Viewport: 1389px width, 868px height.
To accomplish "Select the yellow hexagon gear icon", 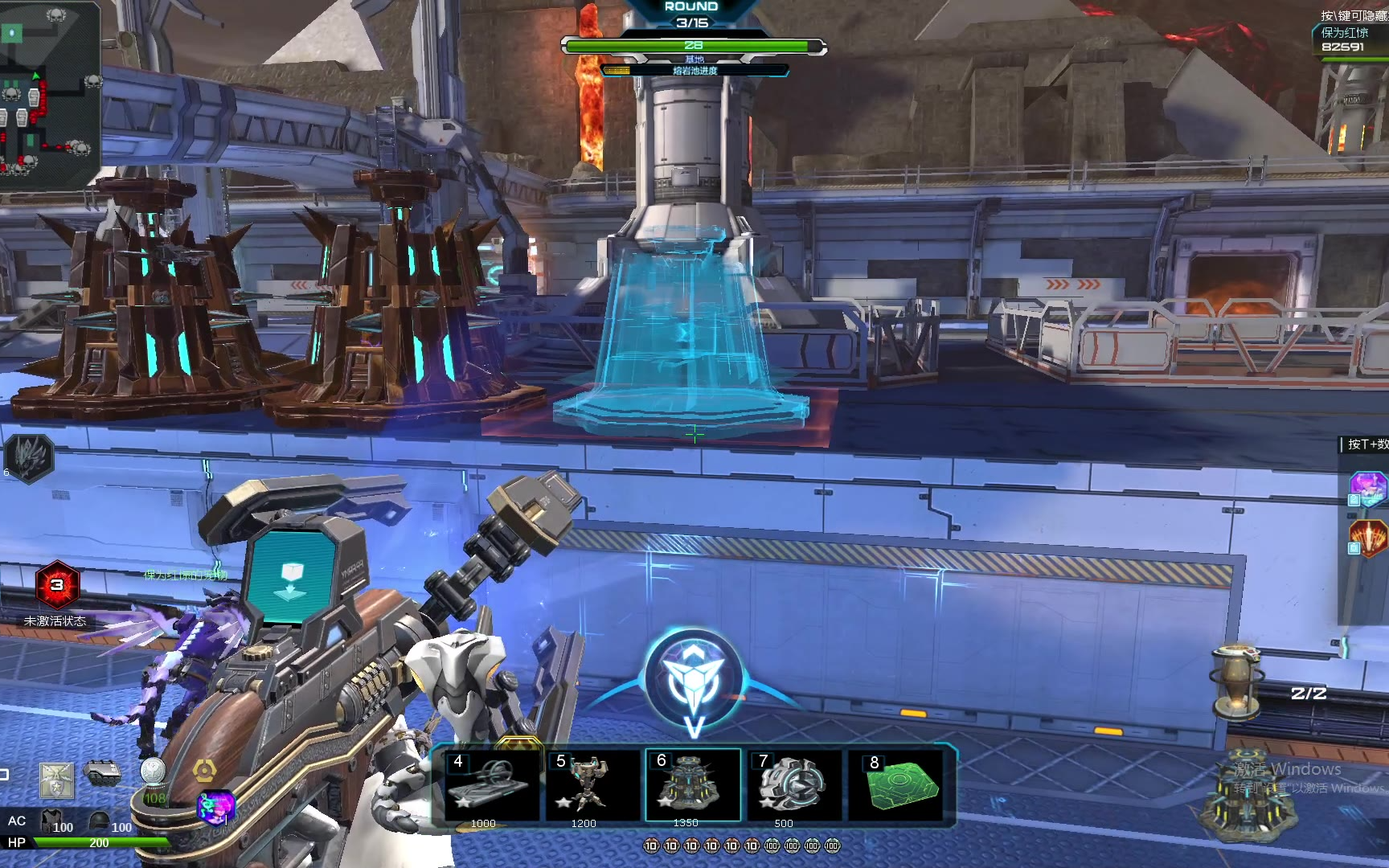I will [x=205, y=772].
